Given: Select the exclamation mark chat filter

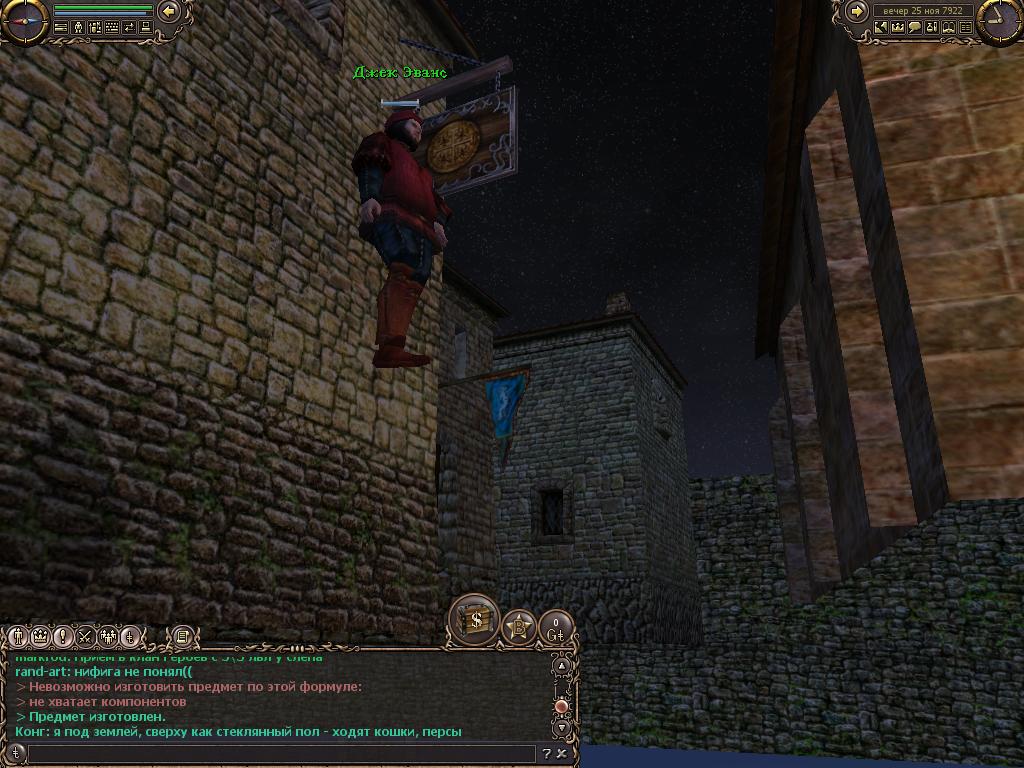Looking at the screenshot, I should (63, 637).
